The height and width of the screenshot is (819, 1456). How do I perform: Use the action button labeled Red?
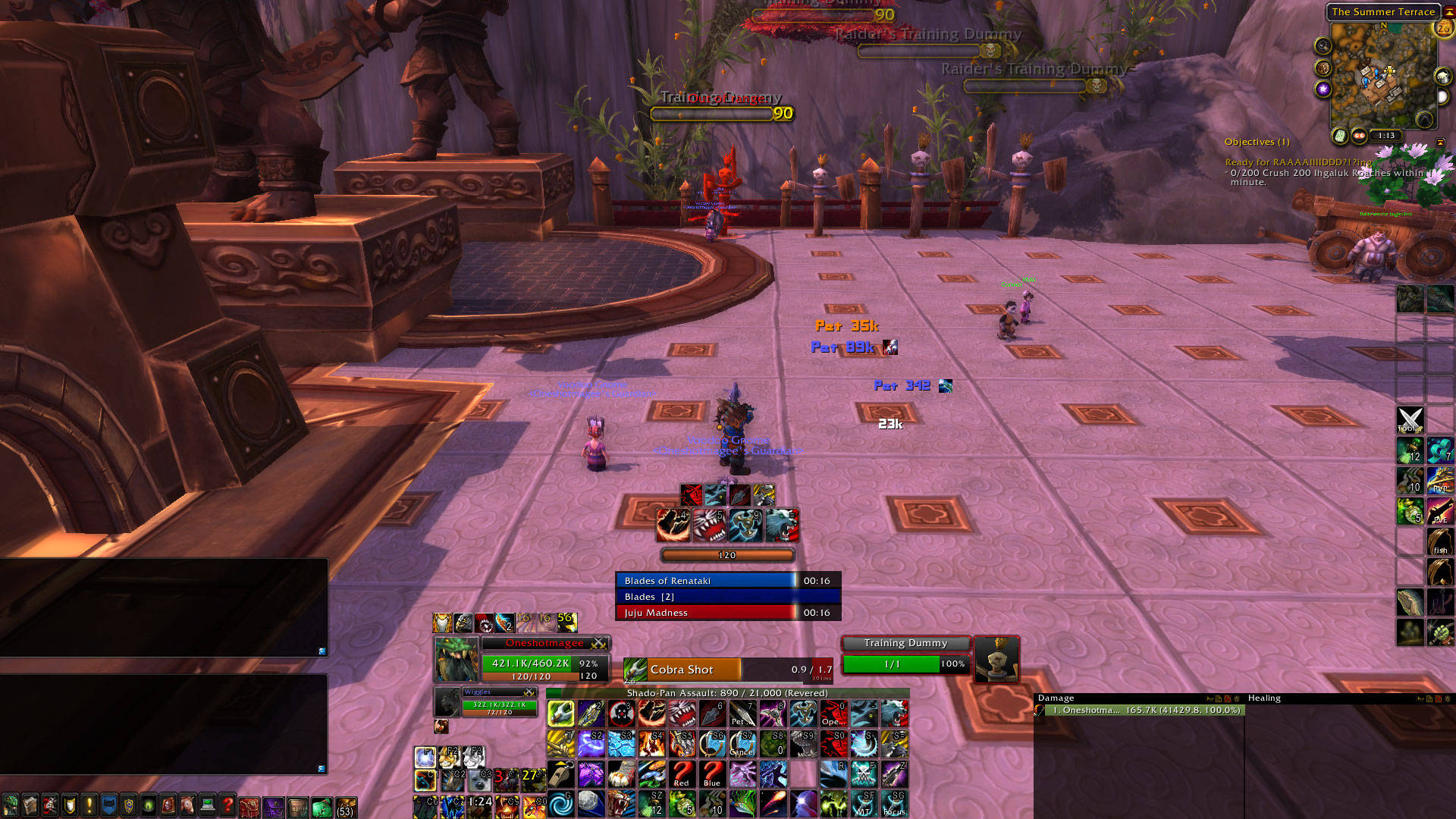click(x=682, y=774)
